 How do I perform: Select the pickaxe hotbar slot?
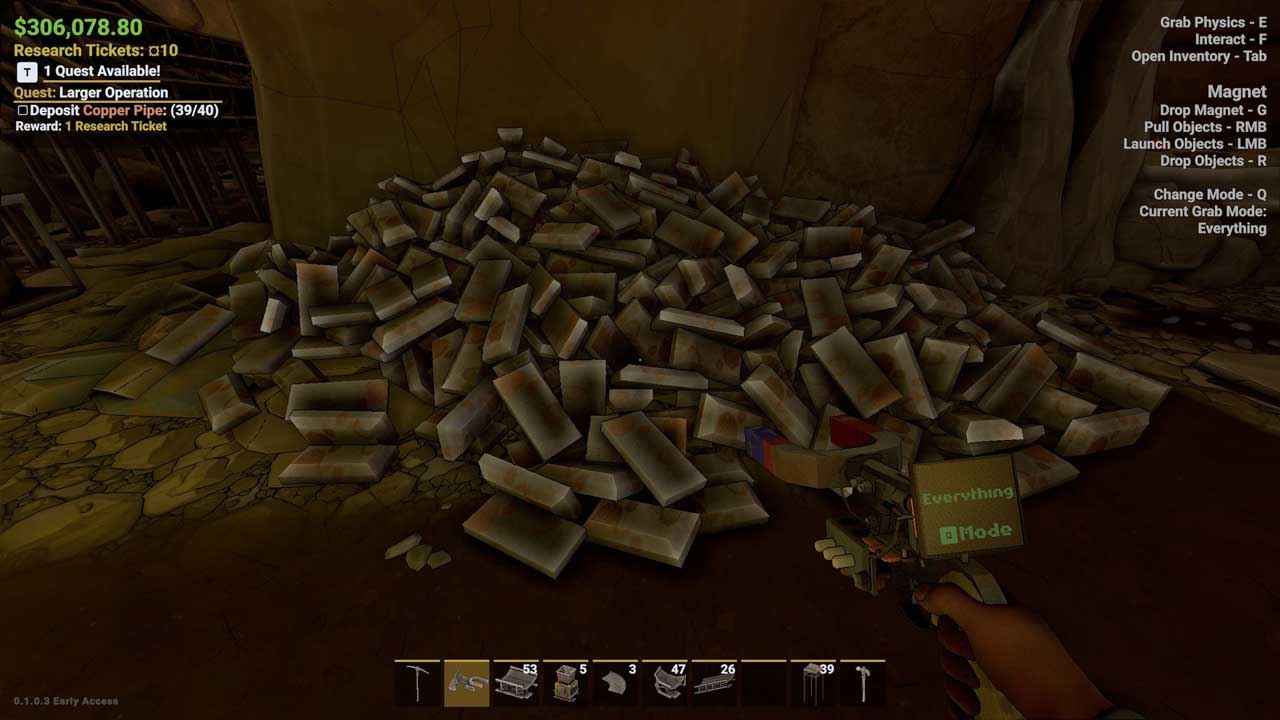418,683
